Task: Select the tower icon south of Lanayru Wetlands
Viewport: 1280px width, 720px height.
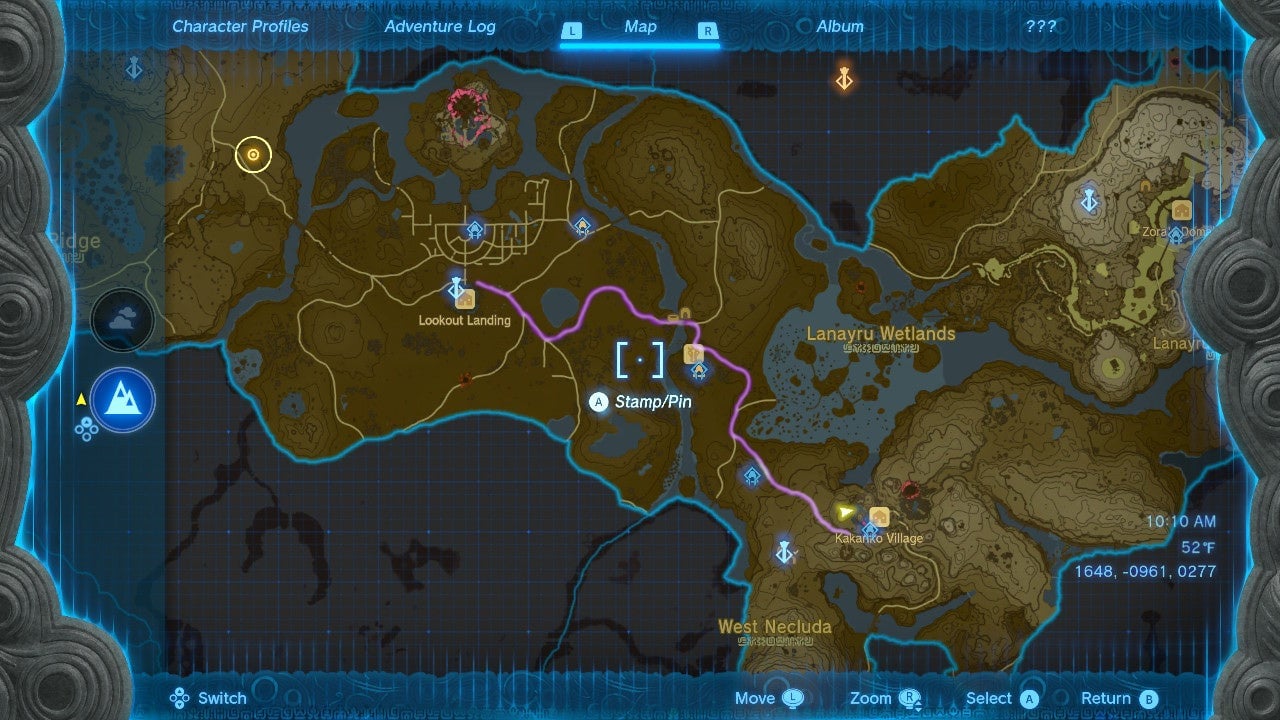Action: 785,551
